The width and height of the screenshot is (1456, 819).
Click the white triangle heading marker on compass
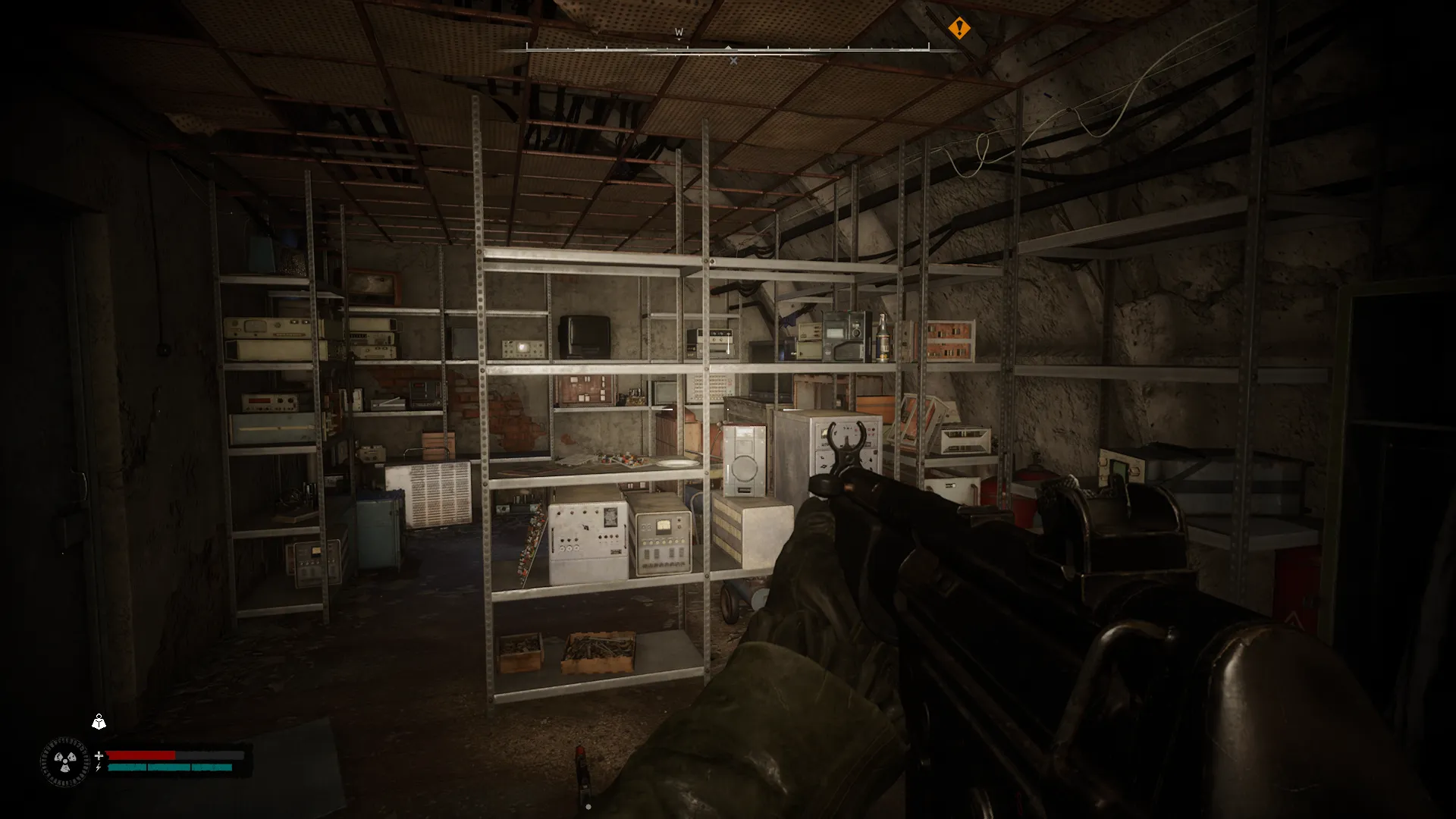728,48
